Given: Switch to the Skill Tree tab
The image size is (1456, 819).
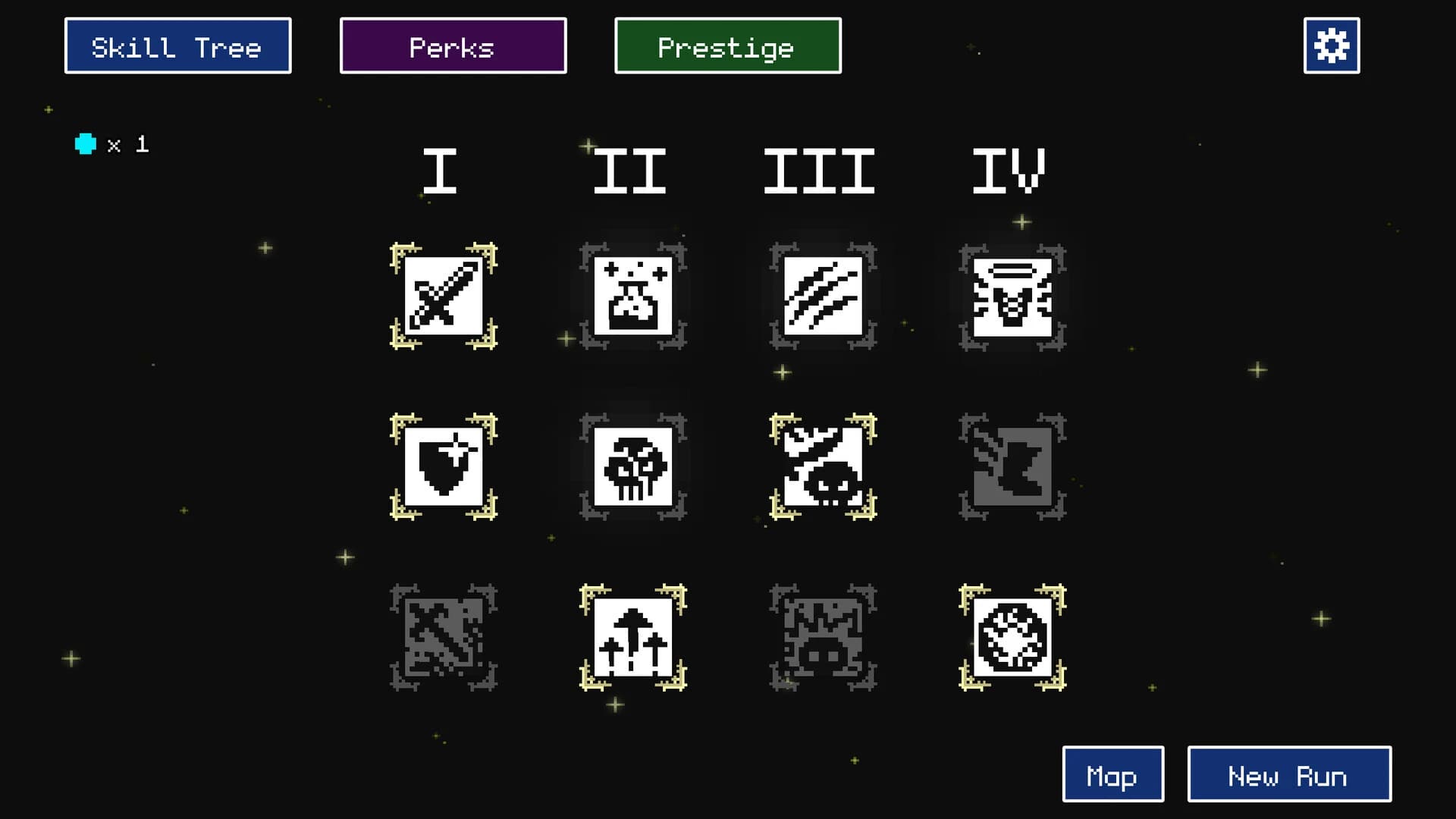Looking at the screenshot, I should pos(177,45).
